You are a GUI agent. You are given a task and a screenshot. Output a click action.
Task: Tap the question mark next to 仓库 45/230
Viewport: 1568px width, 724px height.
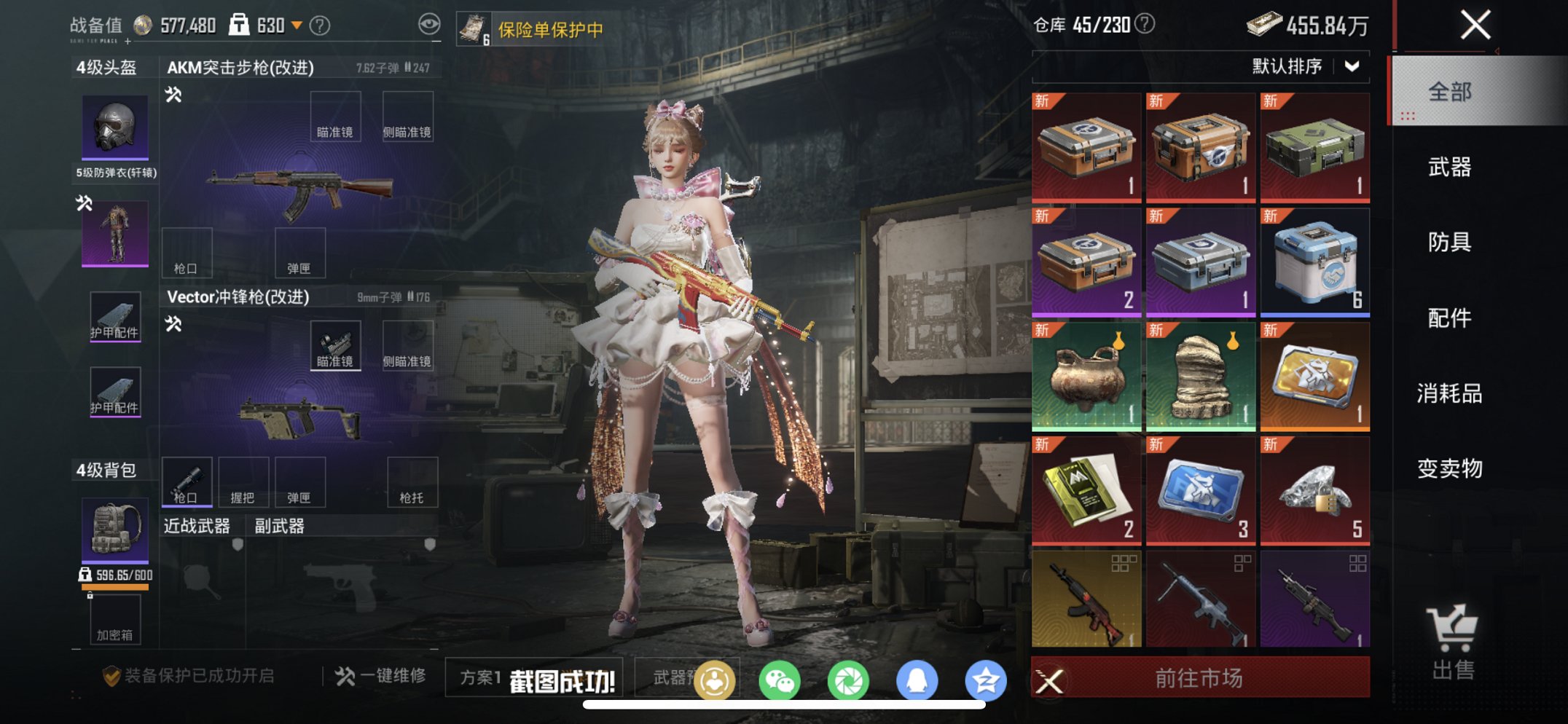[x=1142, y=23]
